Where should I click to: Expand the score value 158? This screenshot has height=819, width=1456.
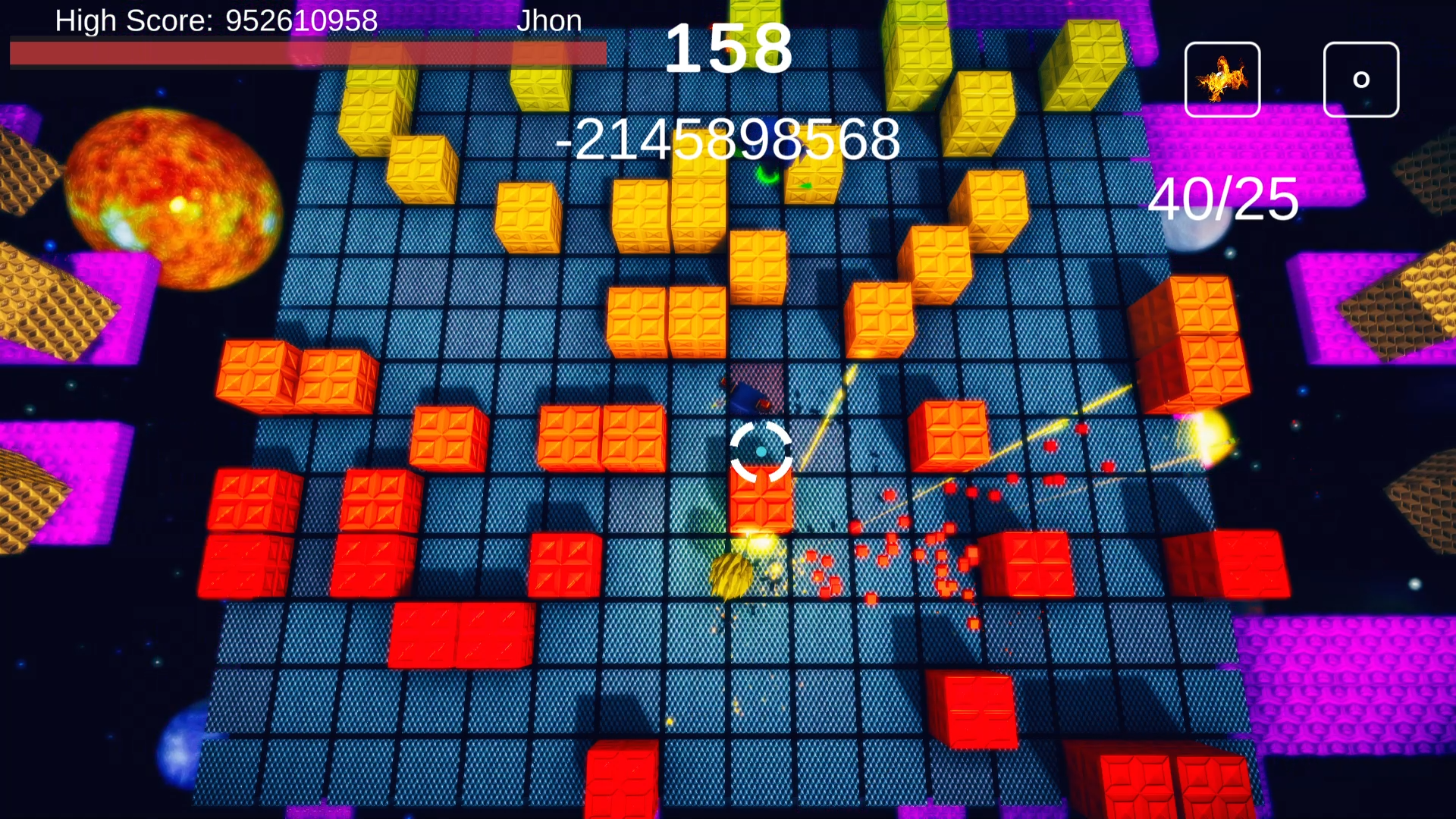click(730, 49)
